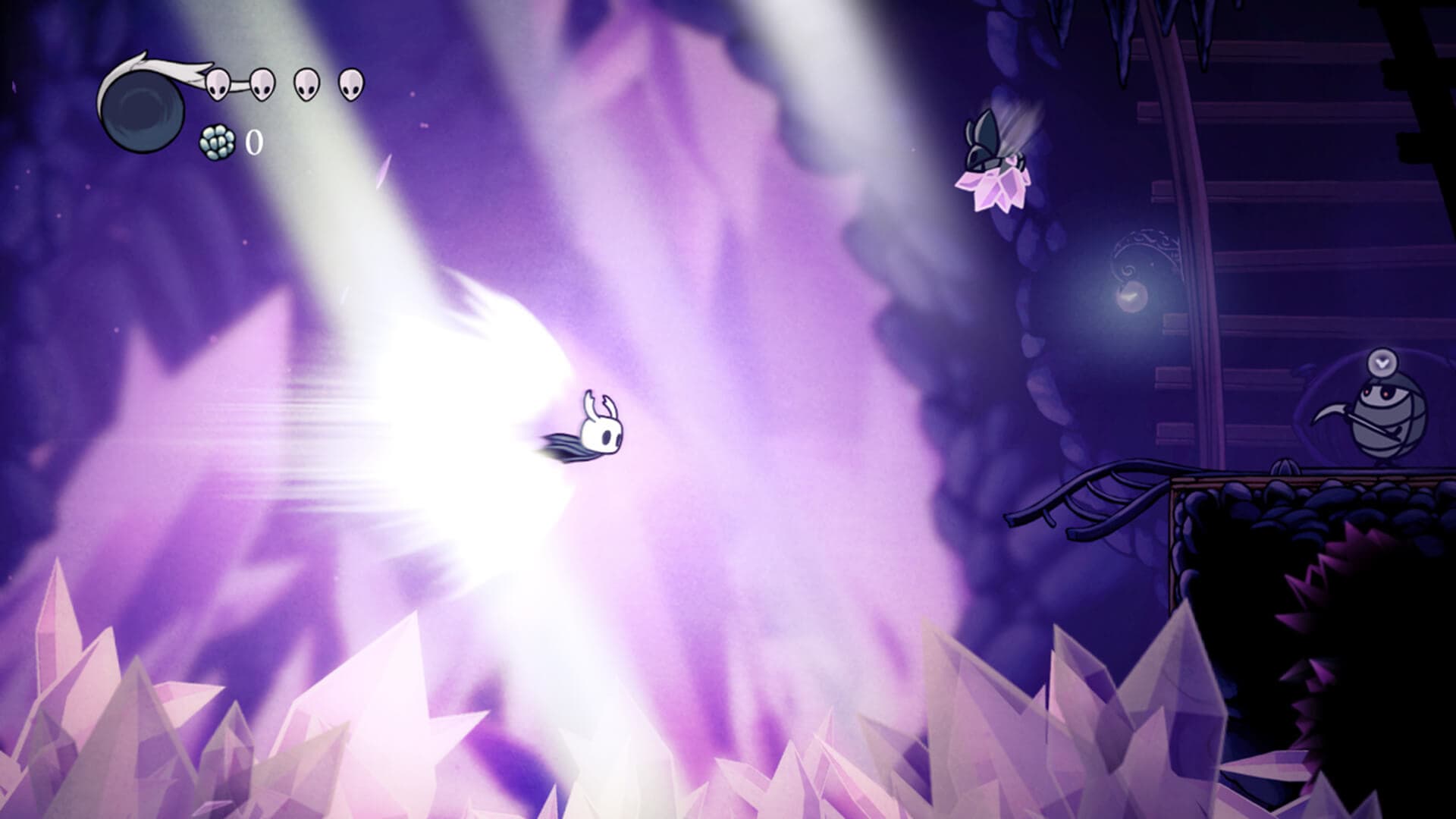Screen dimensions: 1456x819
Task: Click the Geo counter showing 0
Action: [255, 143]
